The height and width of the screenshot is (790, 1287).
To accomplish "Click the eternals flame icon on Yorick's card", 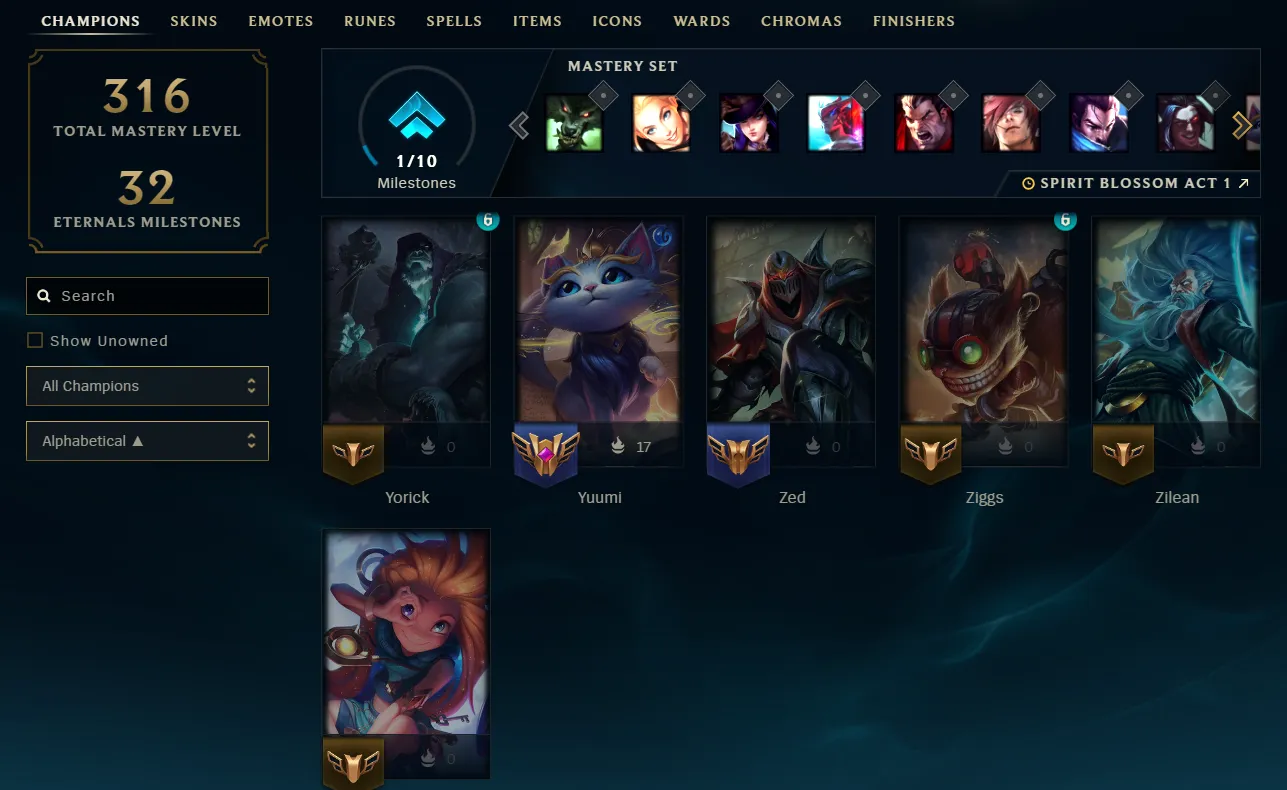I will [x=426, y=446].
